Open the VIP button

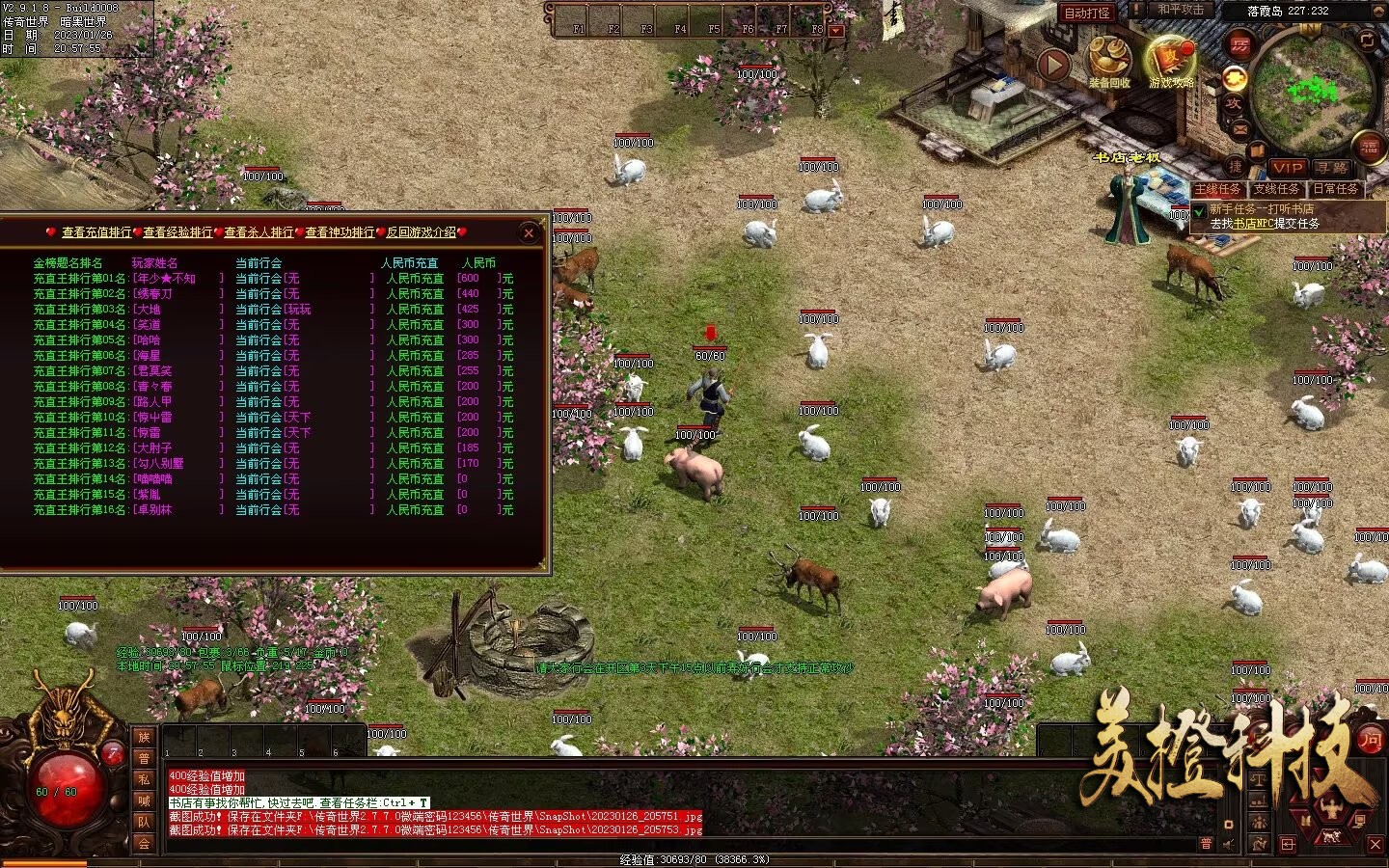1287,168
